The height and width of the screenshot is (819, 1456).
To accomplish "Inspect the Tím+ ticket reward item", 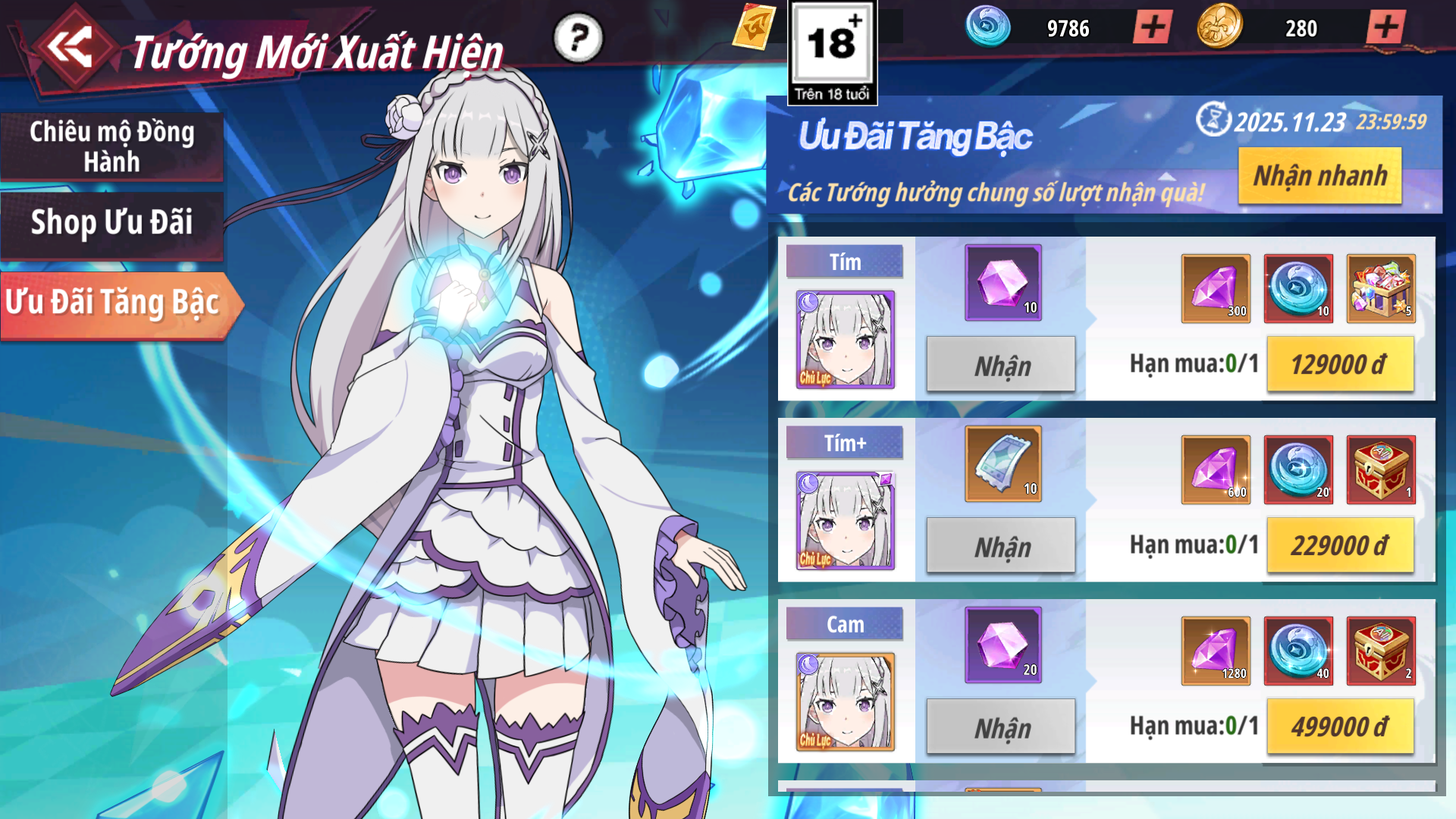I will pos(1003,463).
